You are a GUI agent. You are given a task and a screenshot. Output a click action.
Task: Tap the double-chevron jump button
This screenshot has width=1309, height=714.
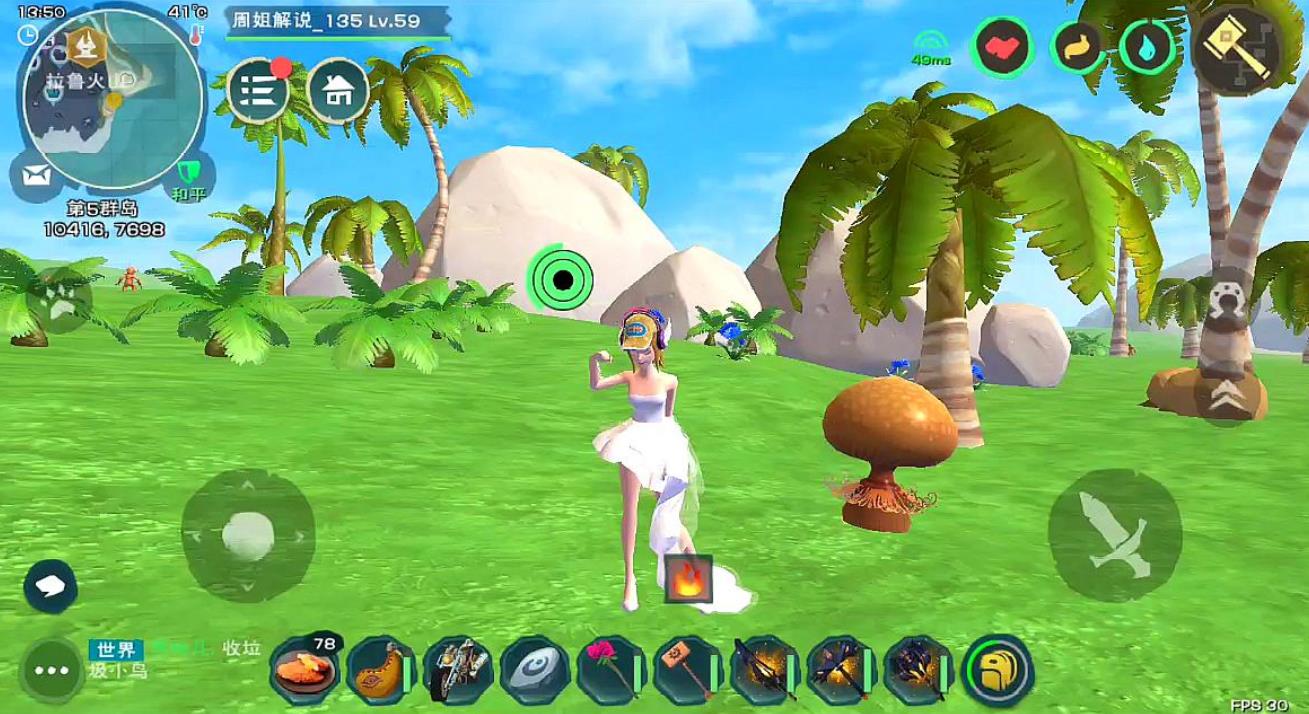point(1229,396)
